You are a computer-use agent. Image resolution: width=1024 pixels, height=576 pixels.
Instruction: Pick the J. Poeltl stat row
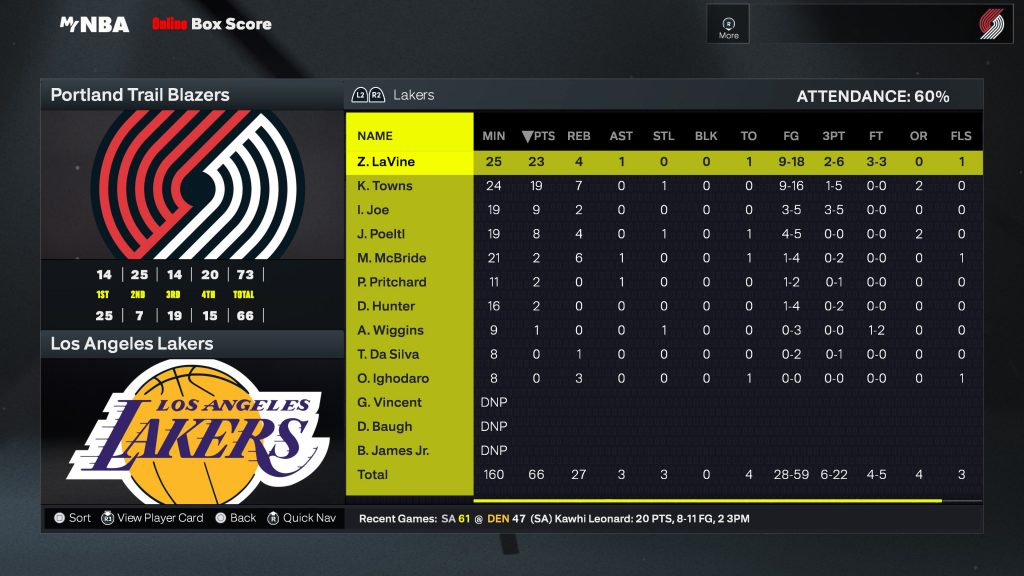click(381, 234)
